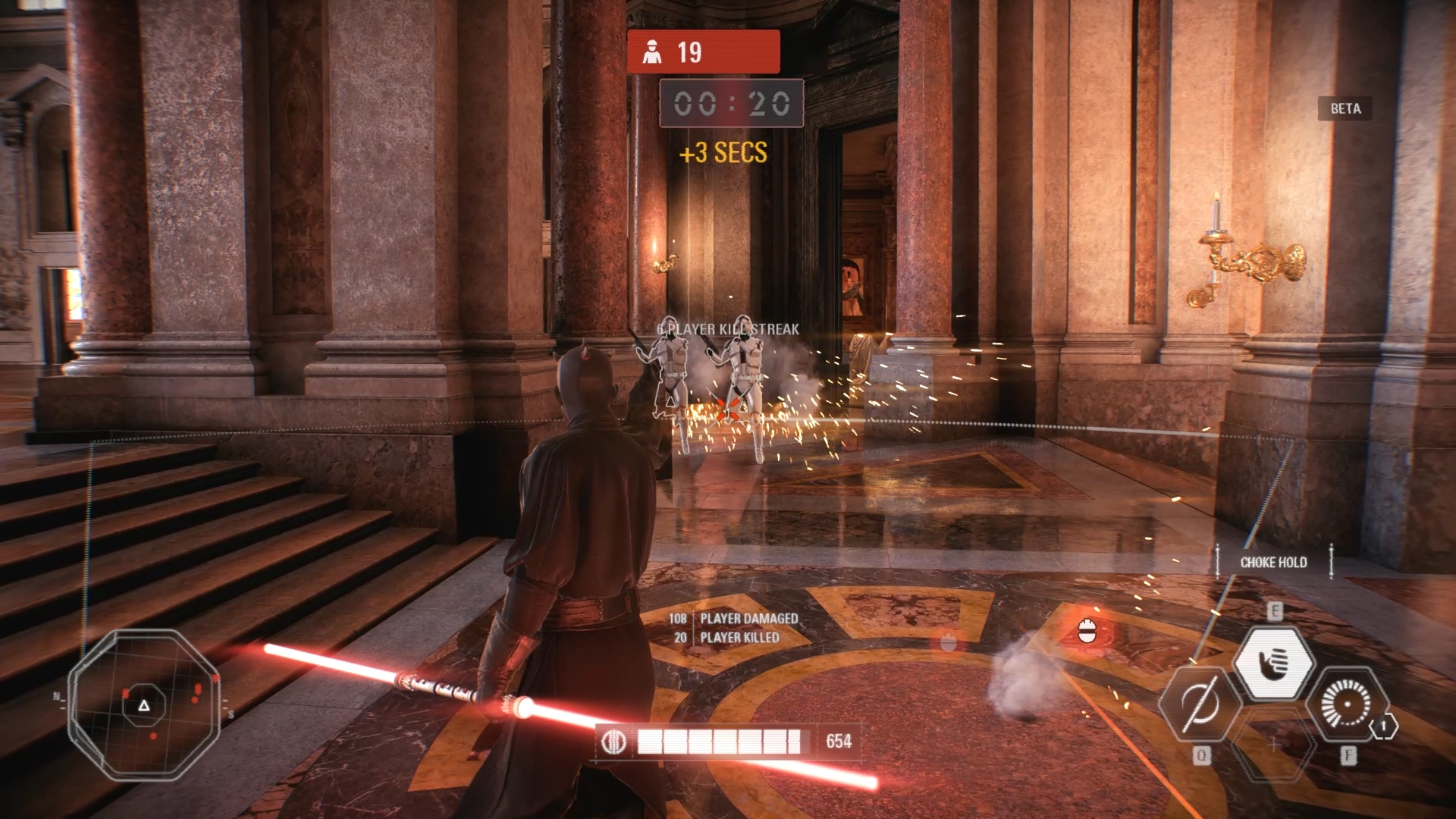Switch to the BETA tab in the top-right
This screenshot has width=1456, height=819.
(x=1344, y=108)
